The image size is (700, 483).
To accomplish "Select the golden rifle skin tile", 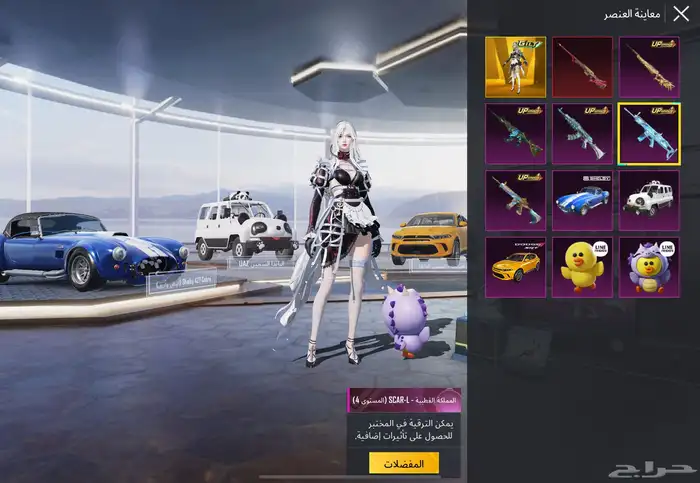I will pos(649,66).
